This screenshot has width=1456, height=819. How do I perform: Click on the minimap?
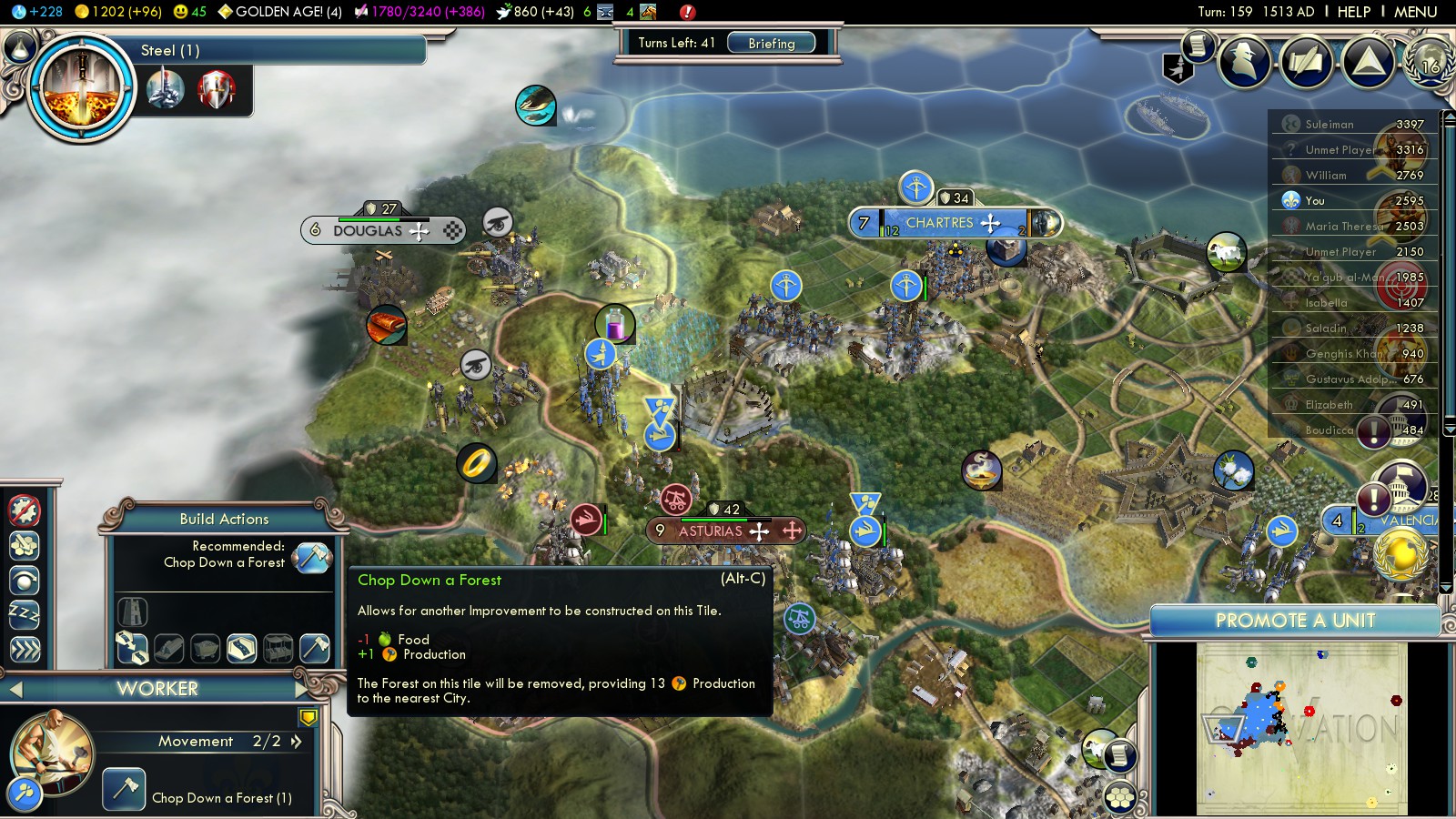[1301, 728]
